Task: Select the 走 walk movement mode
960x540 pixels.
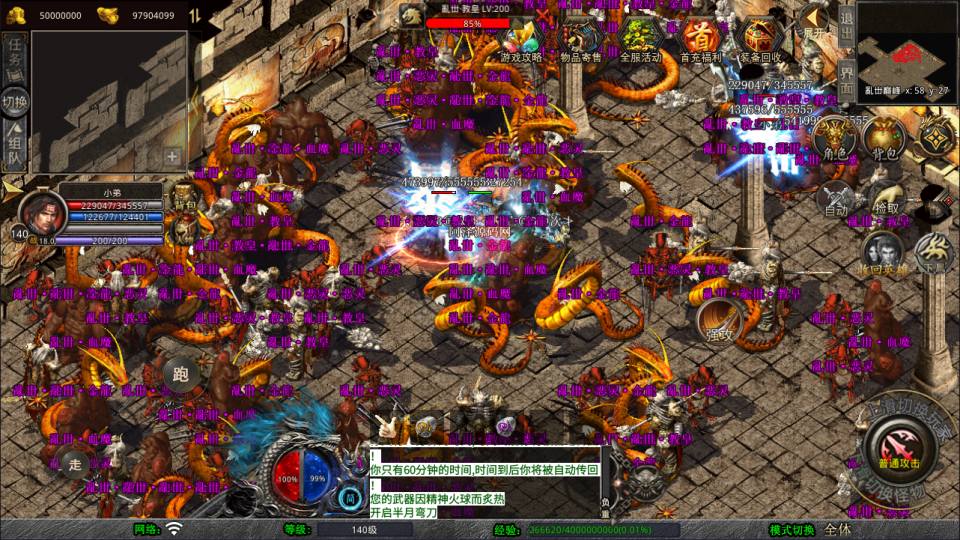Action: pos(73,463)
